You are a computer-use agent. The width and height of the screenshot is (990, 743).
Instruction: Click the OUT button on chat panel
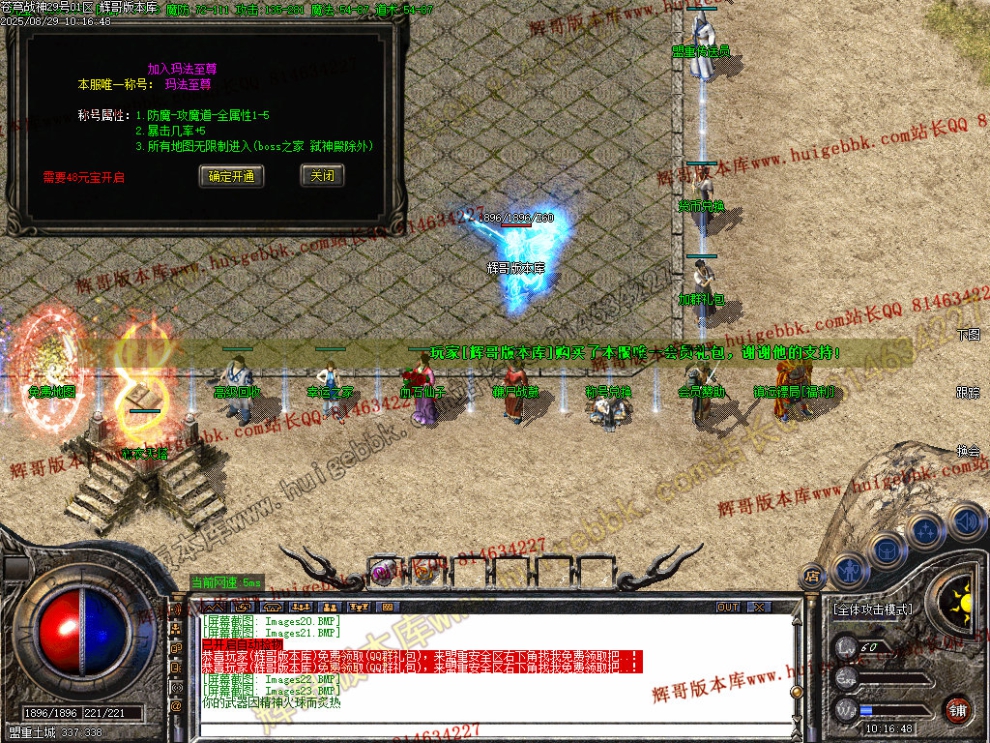pyautogui.click(x=728, y=607)
